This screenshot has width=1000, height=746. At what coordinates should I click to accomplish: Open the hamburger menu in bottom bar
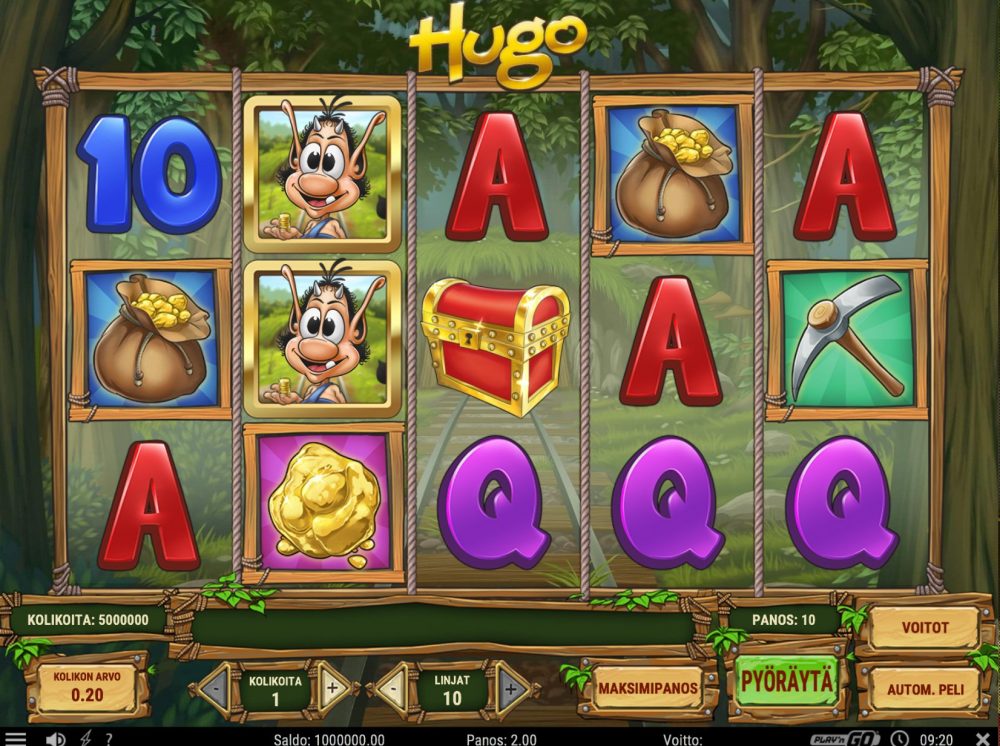[16, 739]
